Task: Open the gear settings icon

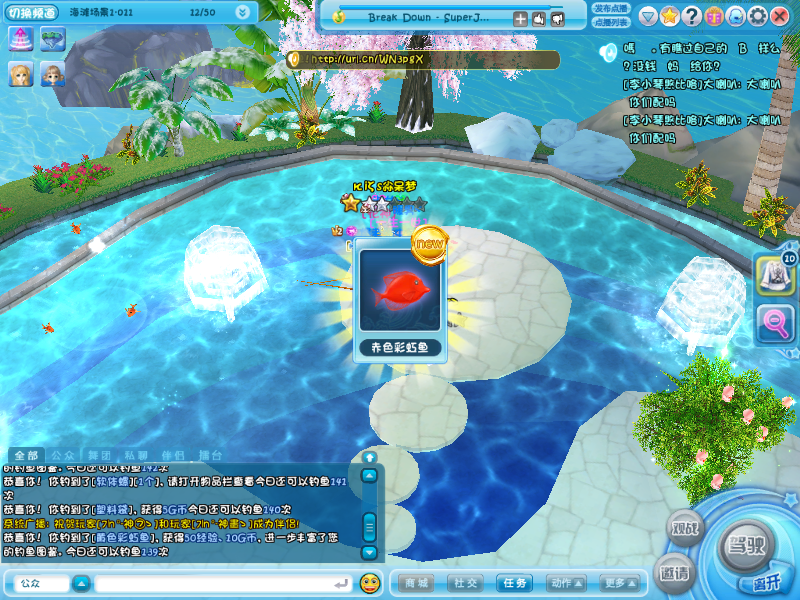Action: coord(758,17)
